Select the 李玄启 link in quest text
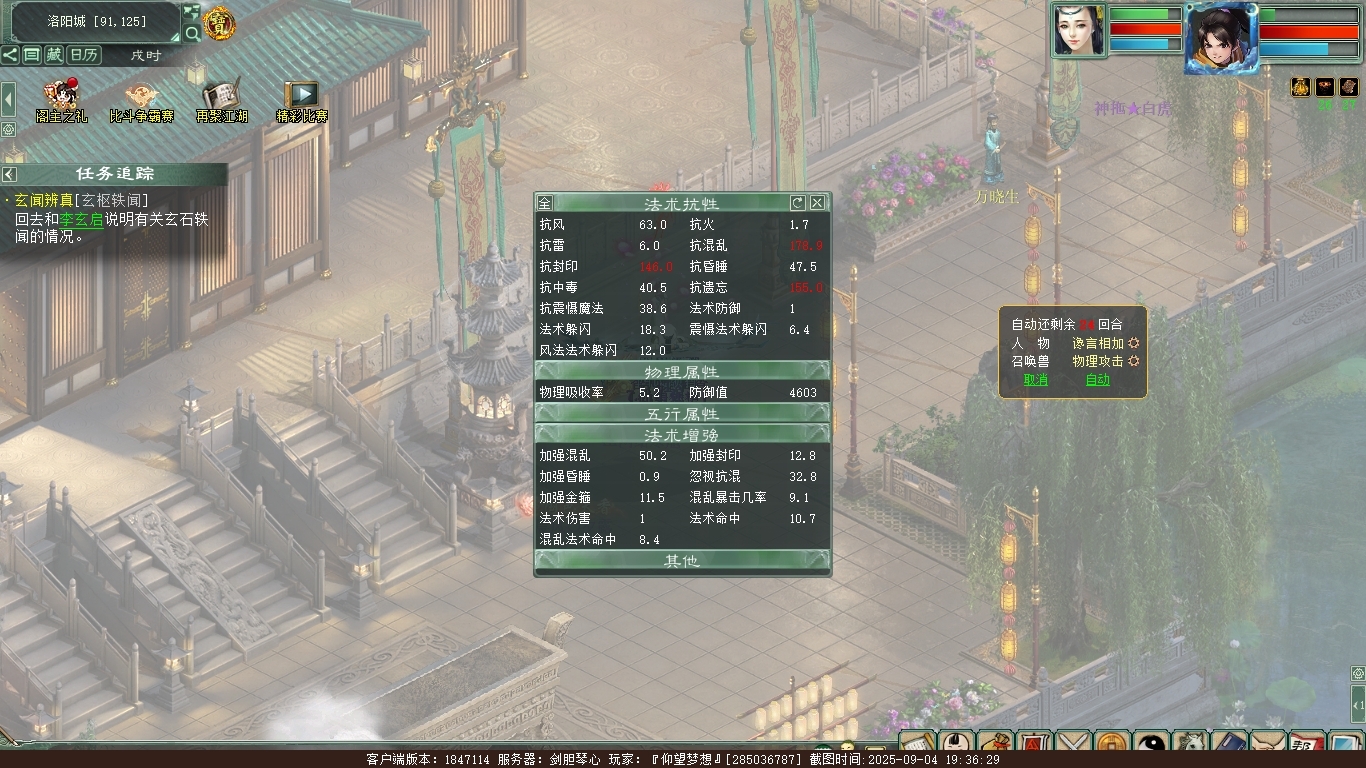 [x=81, y=219]
